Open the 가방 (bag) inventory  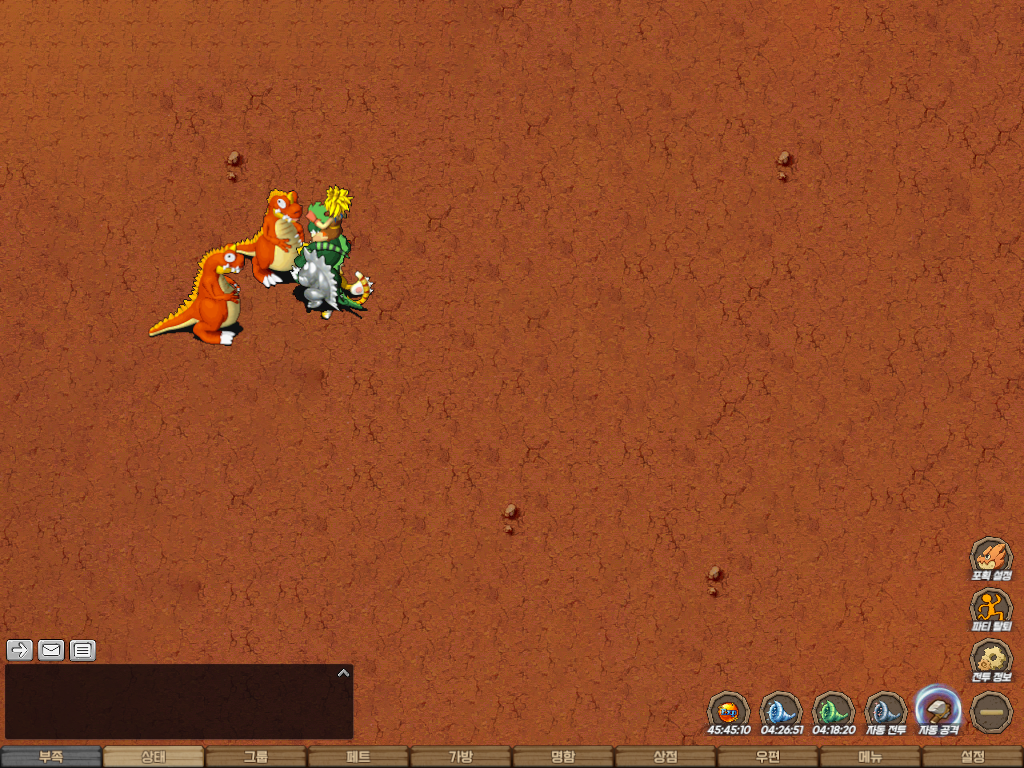461,757
